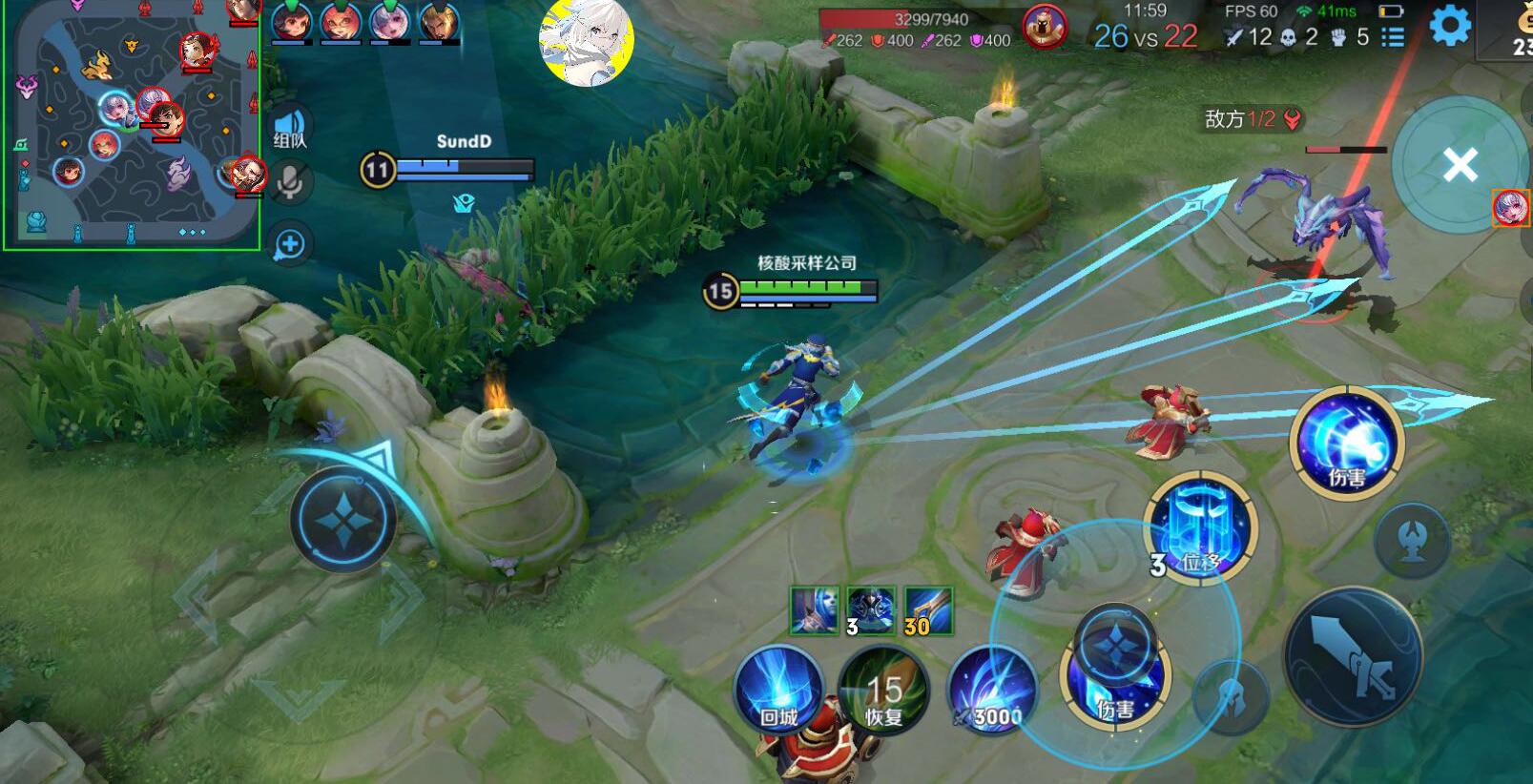Cancel the skill with the X button
The image size is (1533, 784).
point(1460,165)
